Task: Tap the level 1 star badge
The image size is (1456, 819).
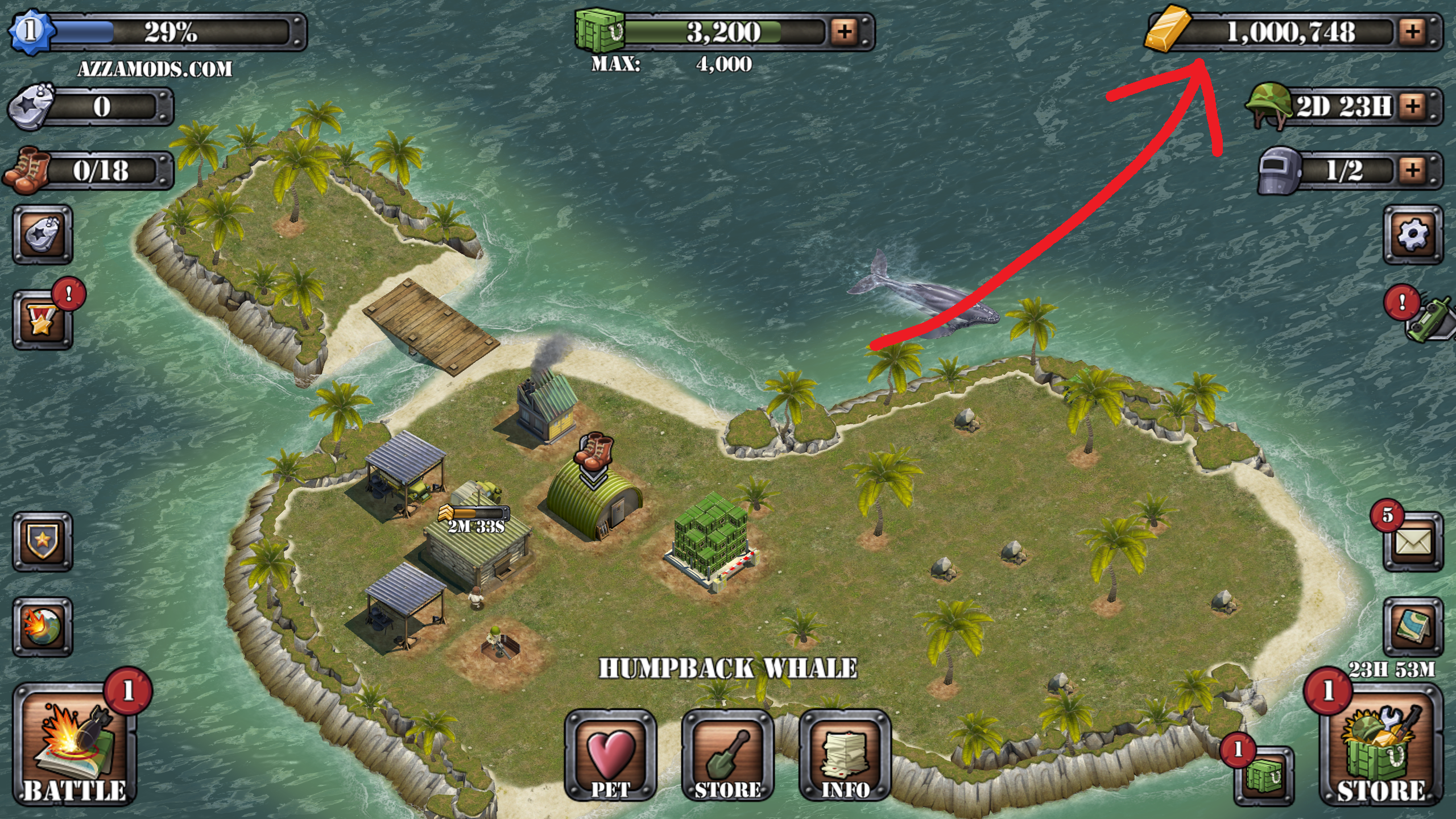Action: coord(30,31)
